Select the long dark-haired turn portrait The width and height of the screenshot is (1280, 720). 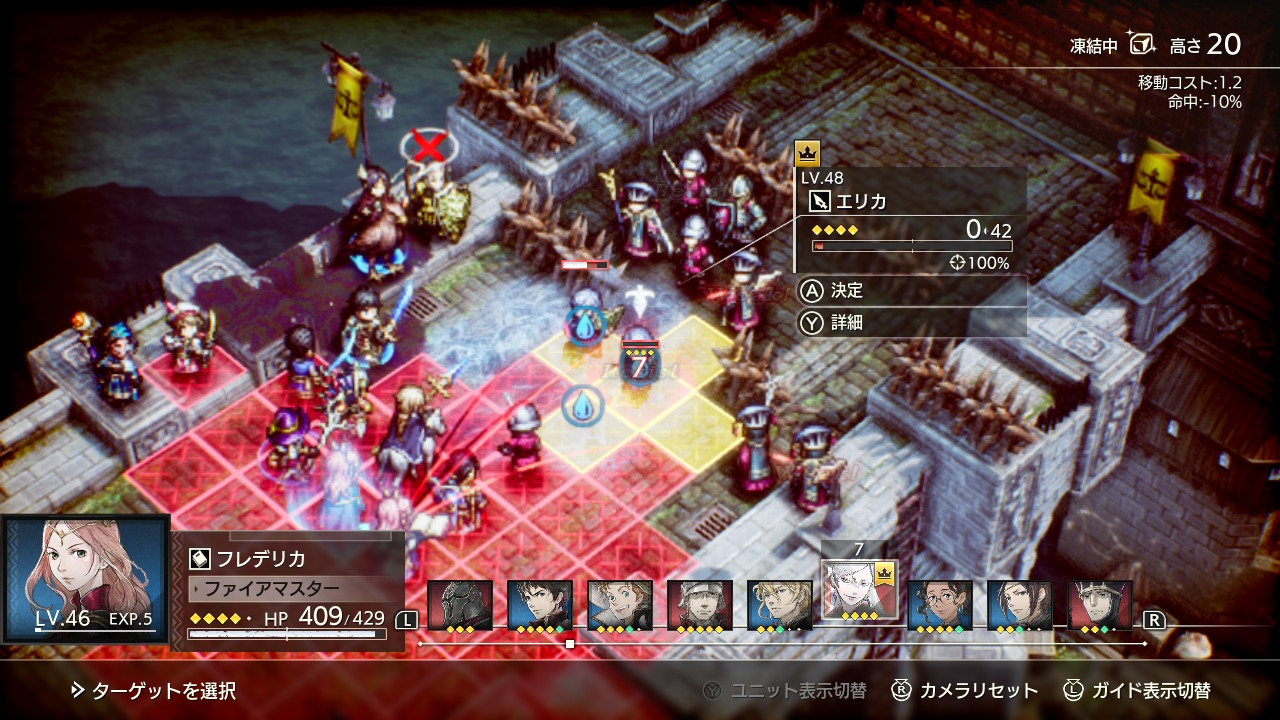(1020, 605)
